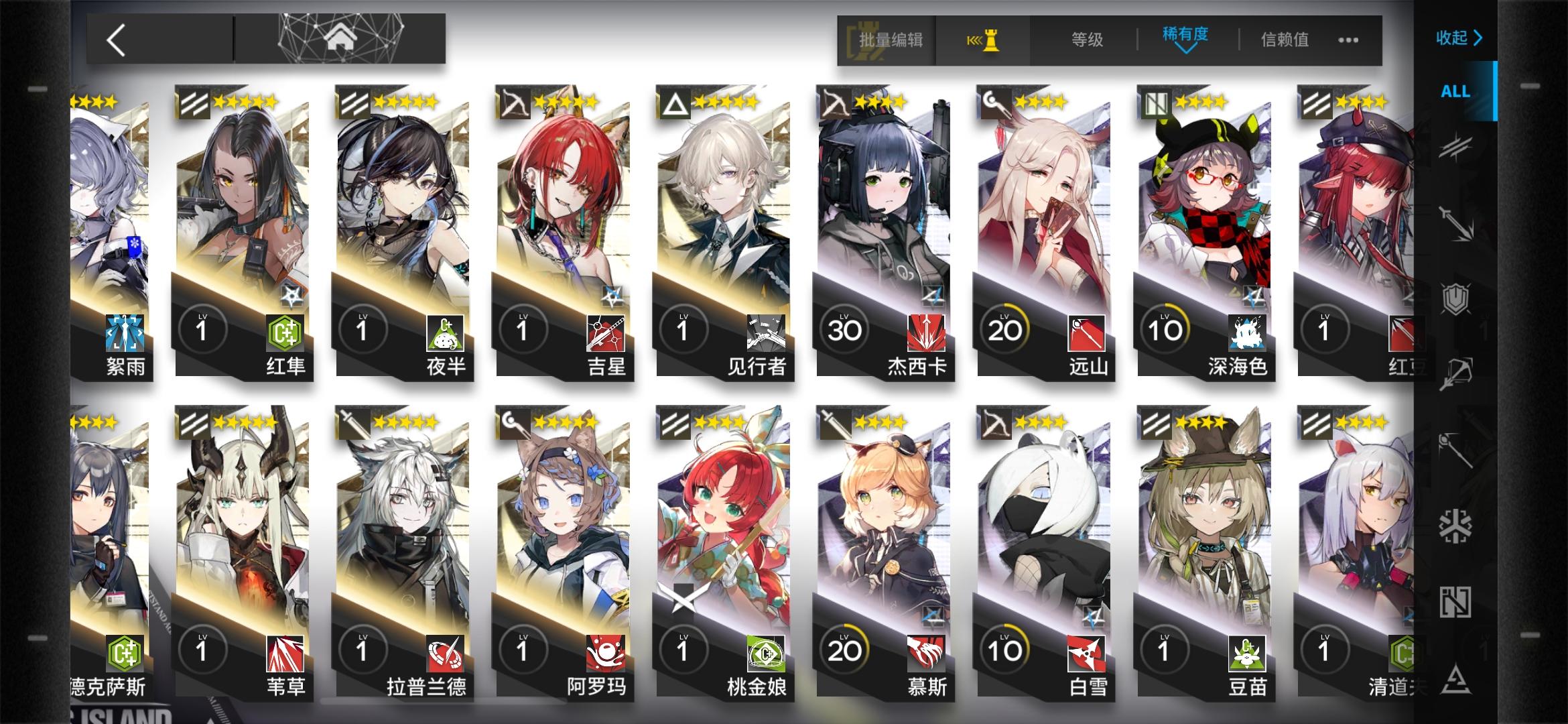
Task: Filter operators by the Guard class icon
Action: coord(1455,222)
